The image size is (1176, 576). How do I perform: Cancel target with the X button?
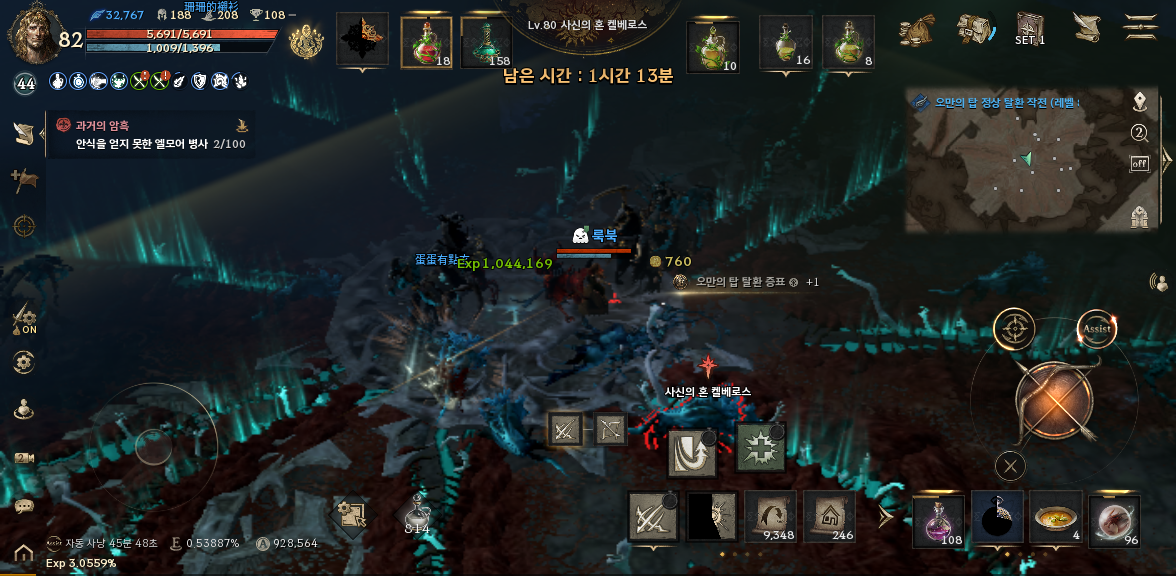click(x=1011, y=465)
